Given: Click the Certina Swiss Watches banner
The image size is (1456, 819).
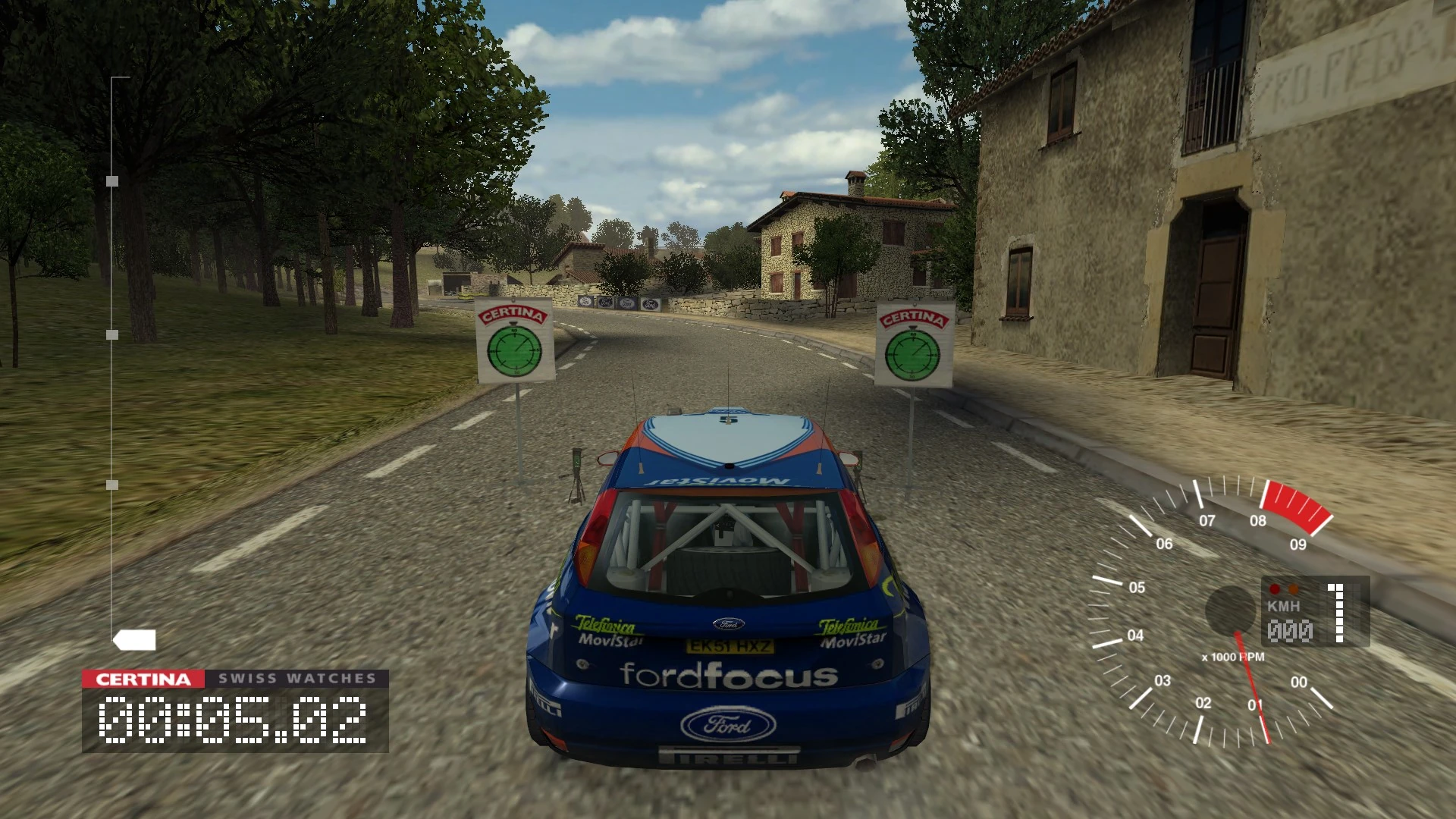Looking at the screenshot, I should coord(235,679).
